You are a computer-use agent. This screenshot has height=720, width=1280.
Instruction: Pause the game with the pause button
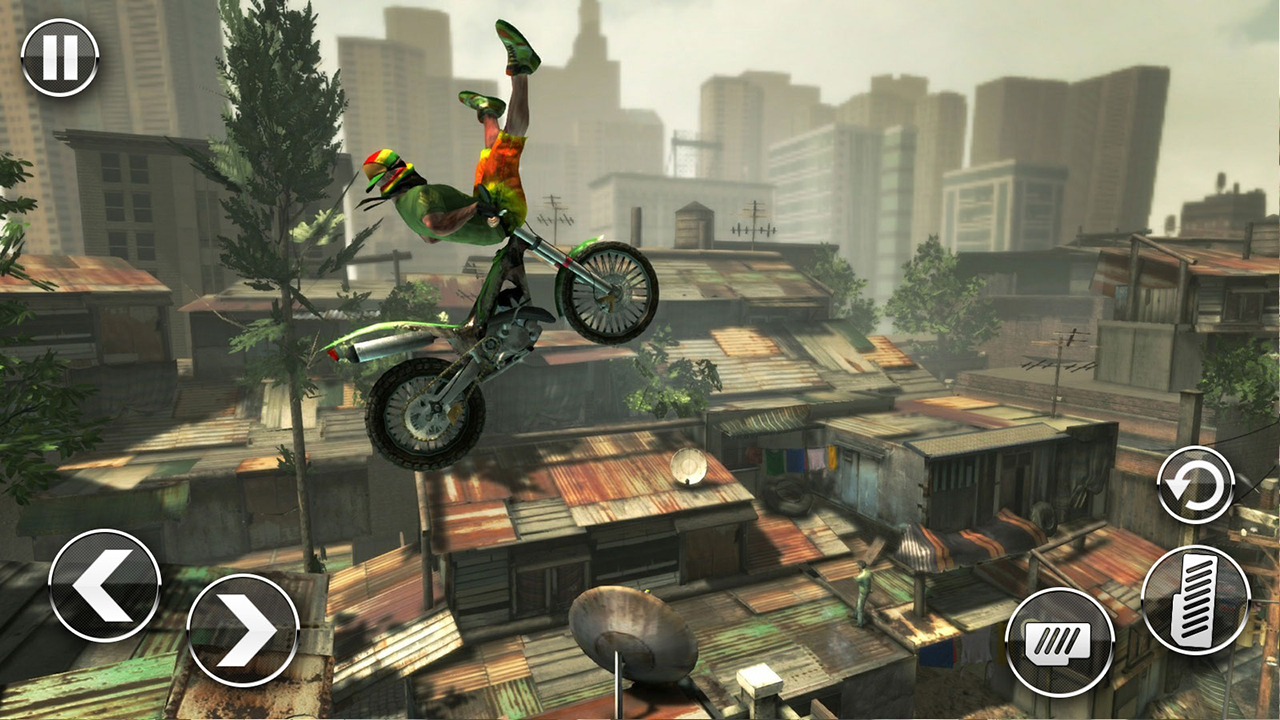(60, 57)
